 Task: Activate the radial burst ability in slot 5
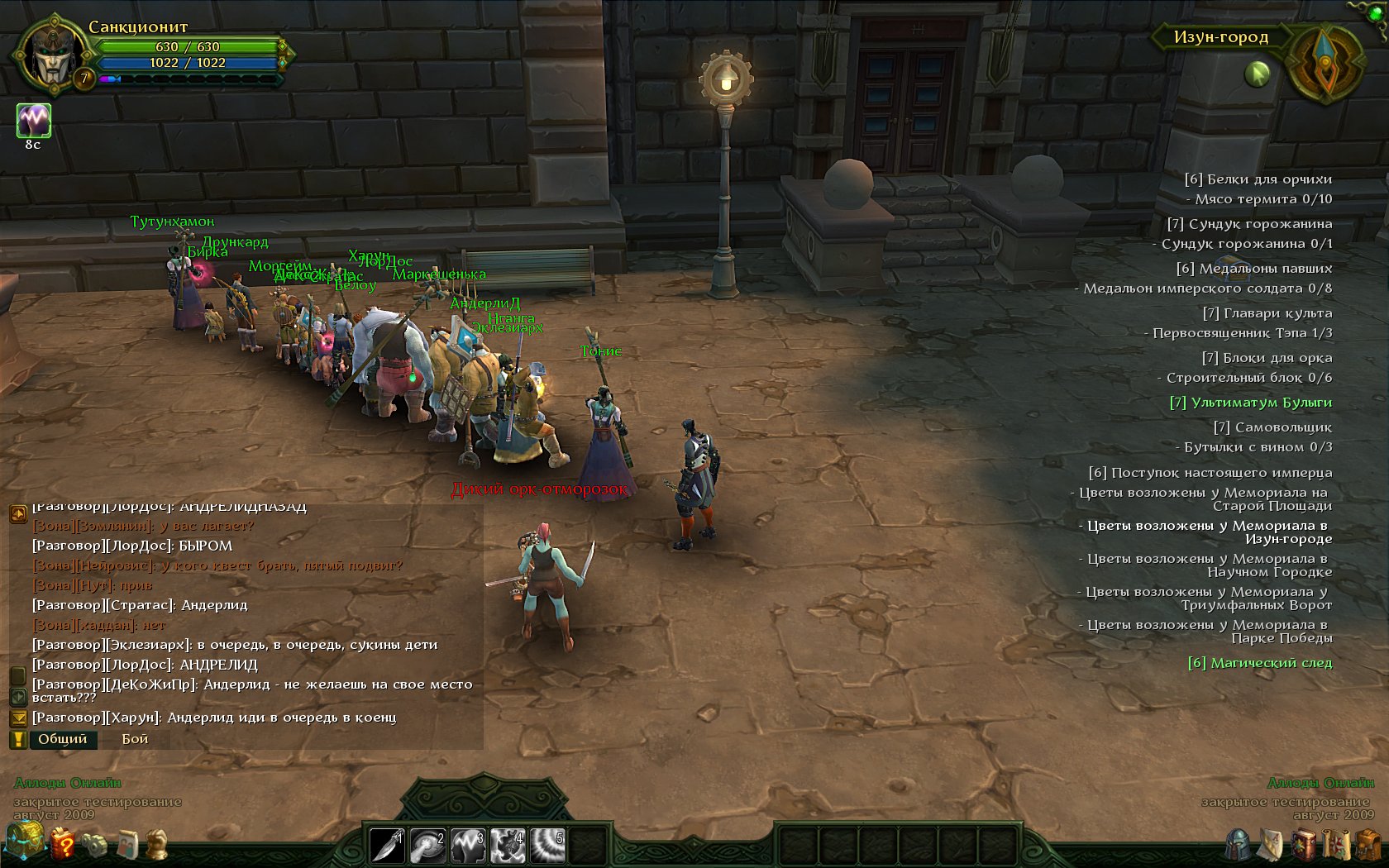(547, 846)
